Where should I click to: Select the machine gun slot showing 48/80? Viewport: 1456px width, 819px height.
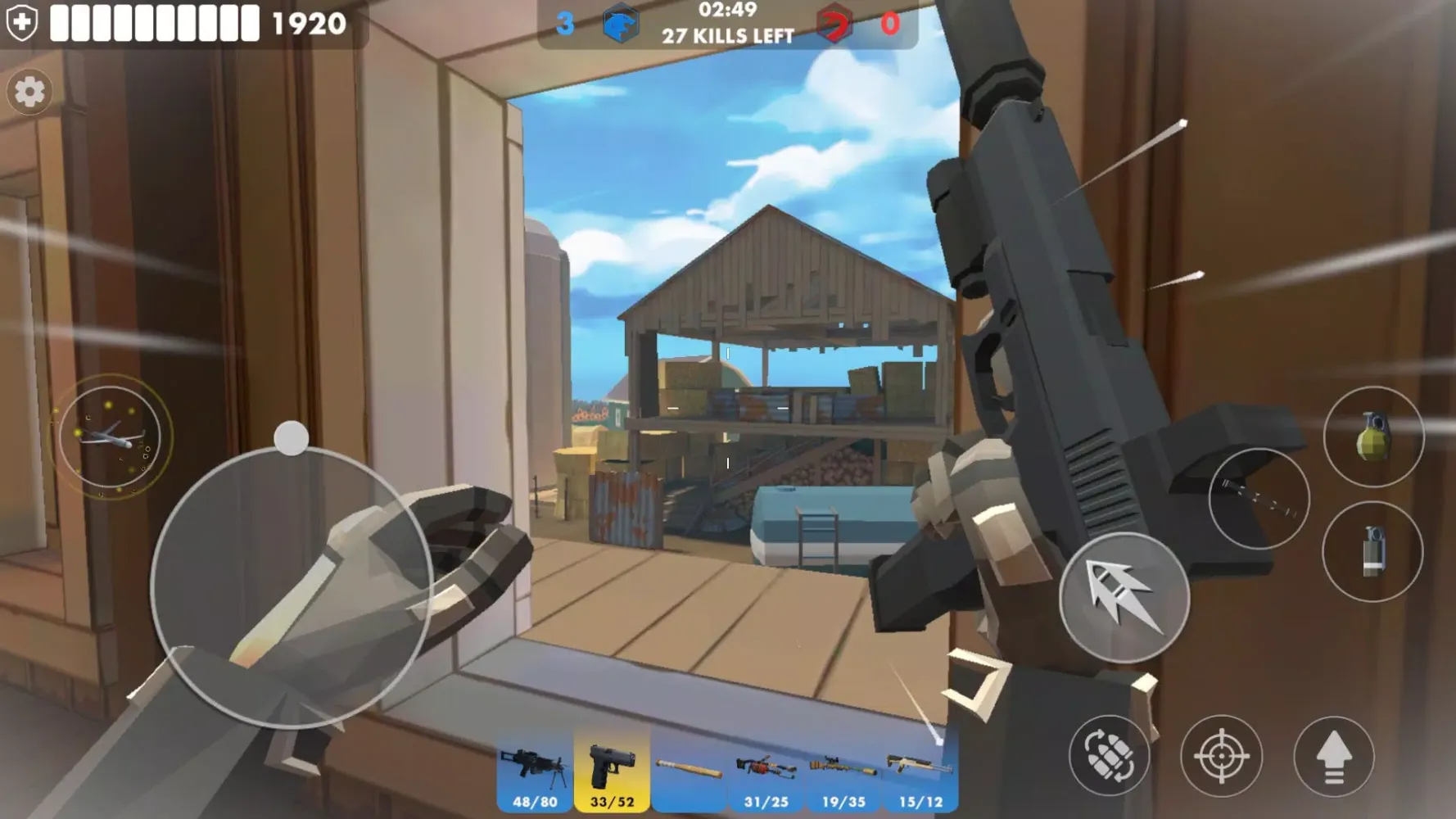[x=533, y=770]
